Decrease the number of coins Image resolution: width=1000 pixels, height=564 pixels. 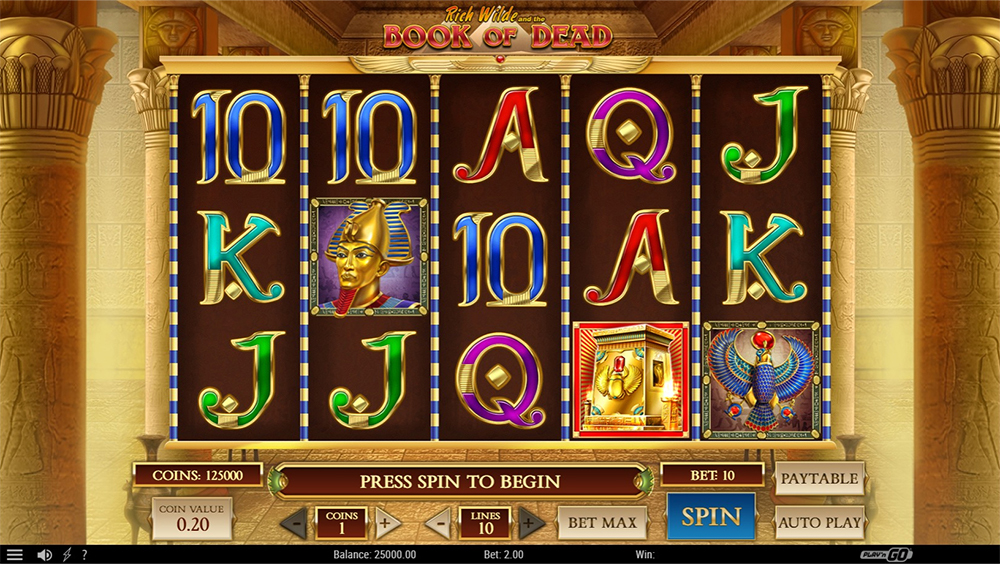tap(294, 523)
